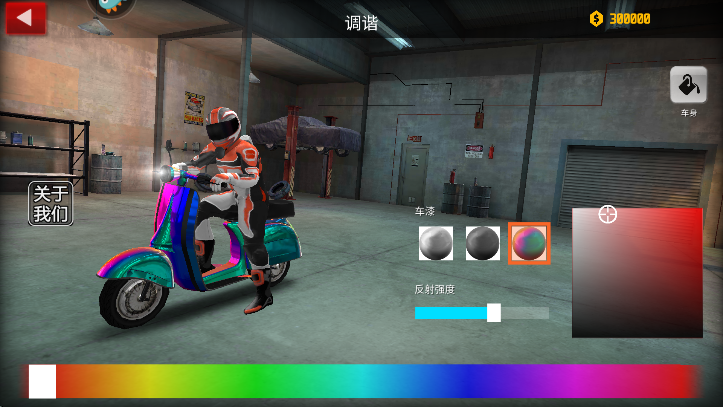Choose the light gray matte paint sphere
Screen dimensions: 723x407
point(435,243)
